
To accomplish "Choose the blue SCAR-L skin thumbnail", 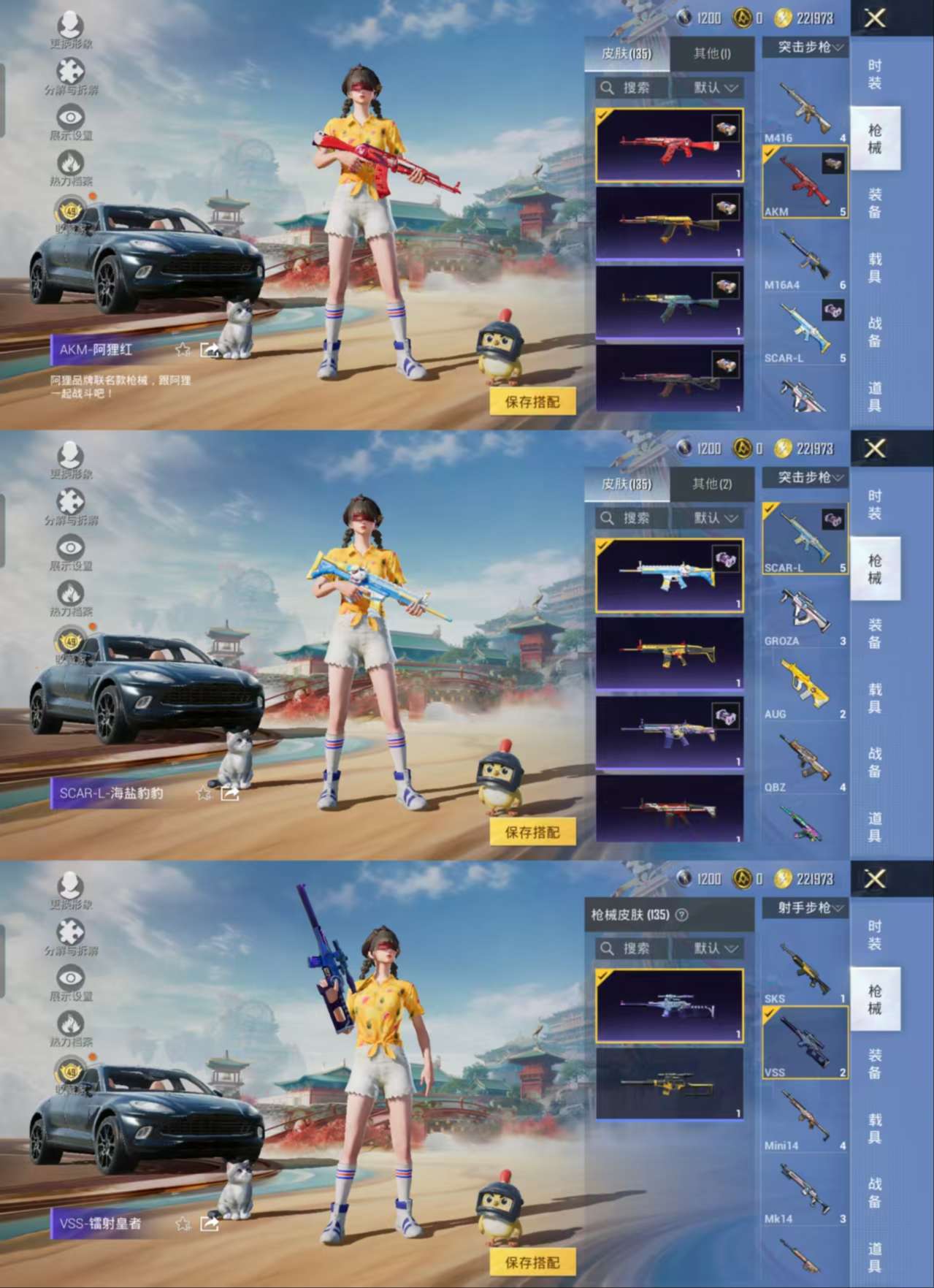I will [x=669, y=576].
